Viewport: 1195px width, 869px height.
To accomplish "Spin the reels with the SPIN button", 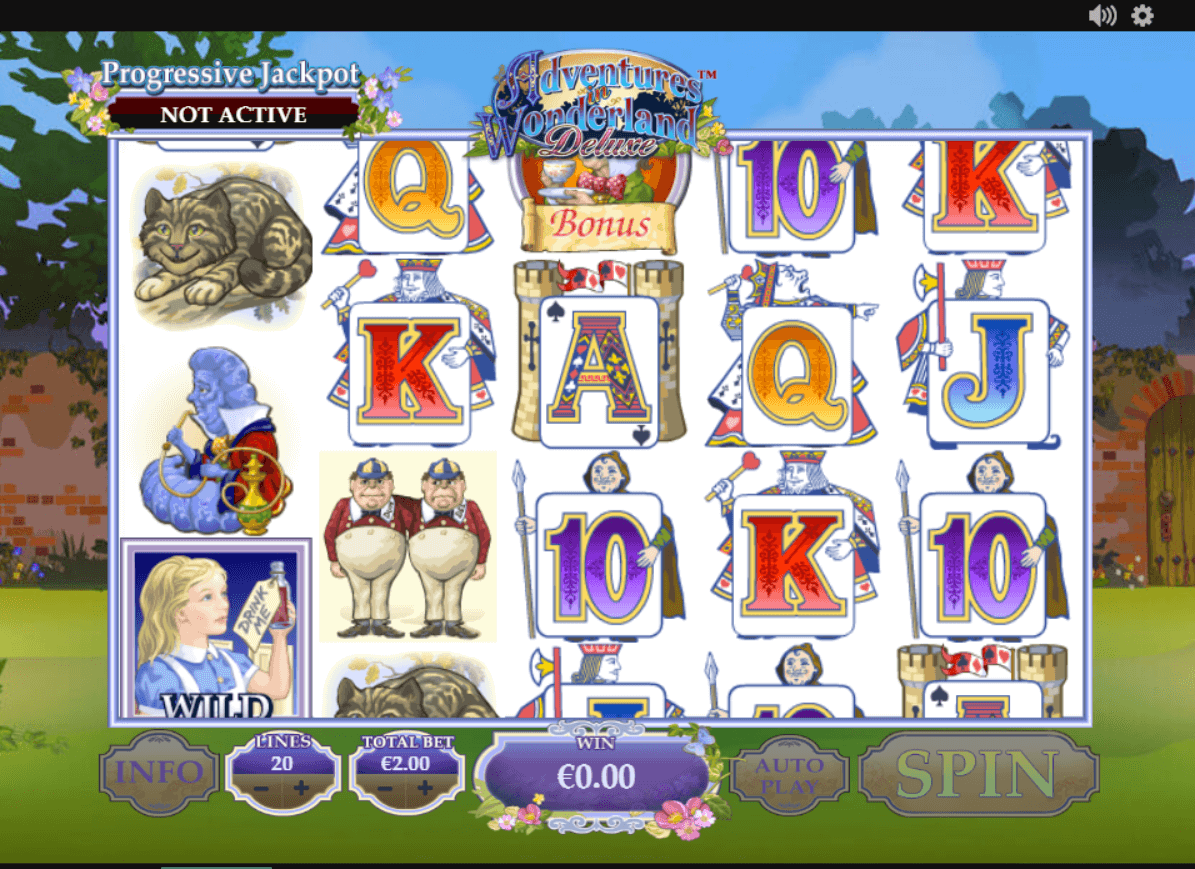I will pyautogui.click(x=979, y=773).
